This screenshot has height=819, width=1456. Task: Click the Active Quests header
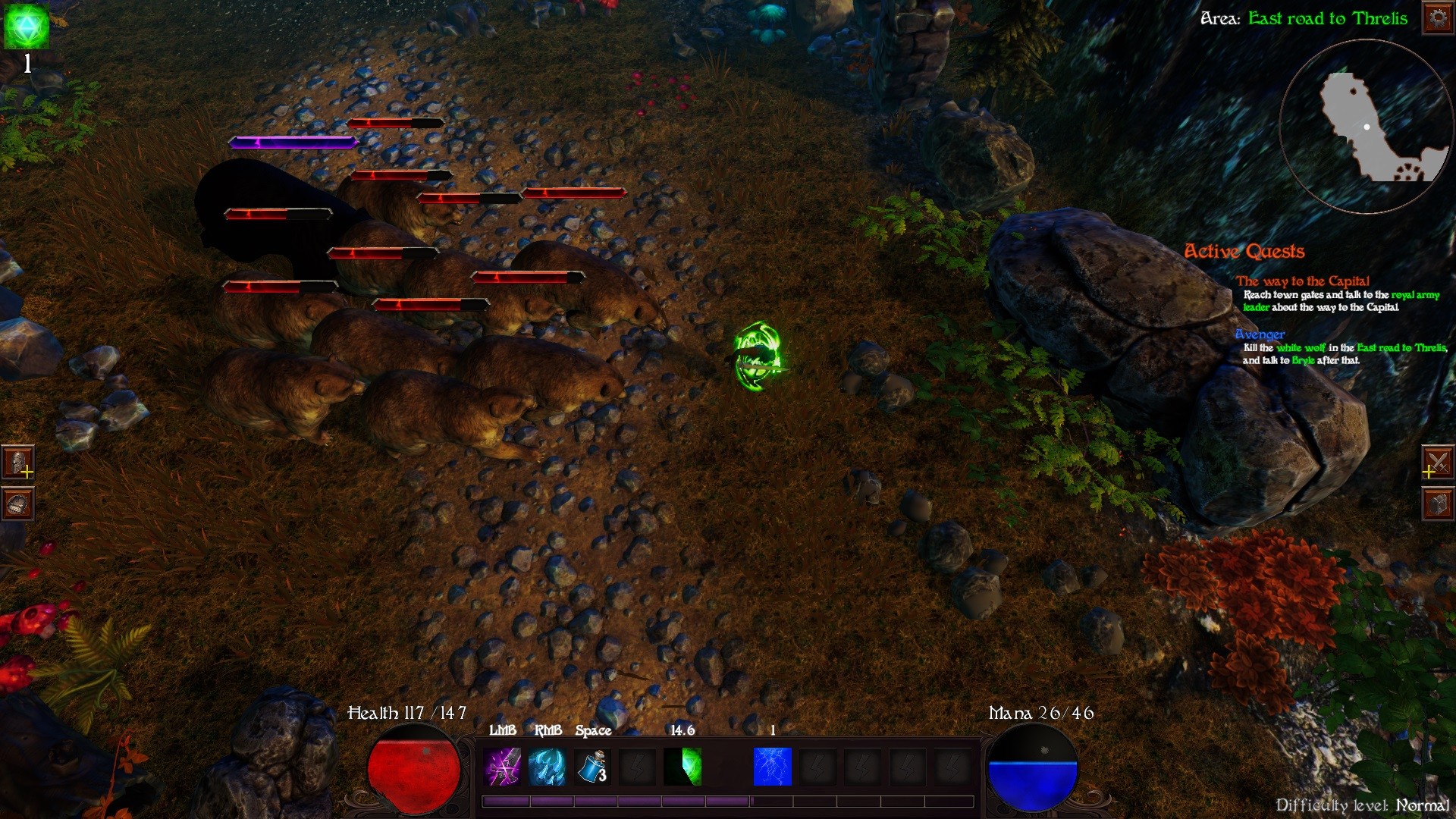[x=1244, y=251]
